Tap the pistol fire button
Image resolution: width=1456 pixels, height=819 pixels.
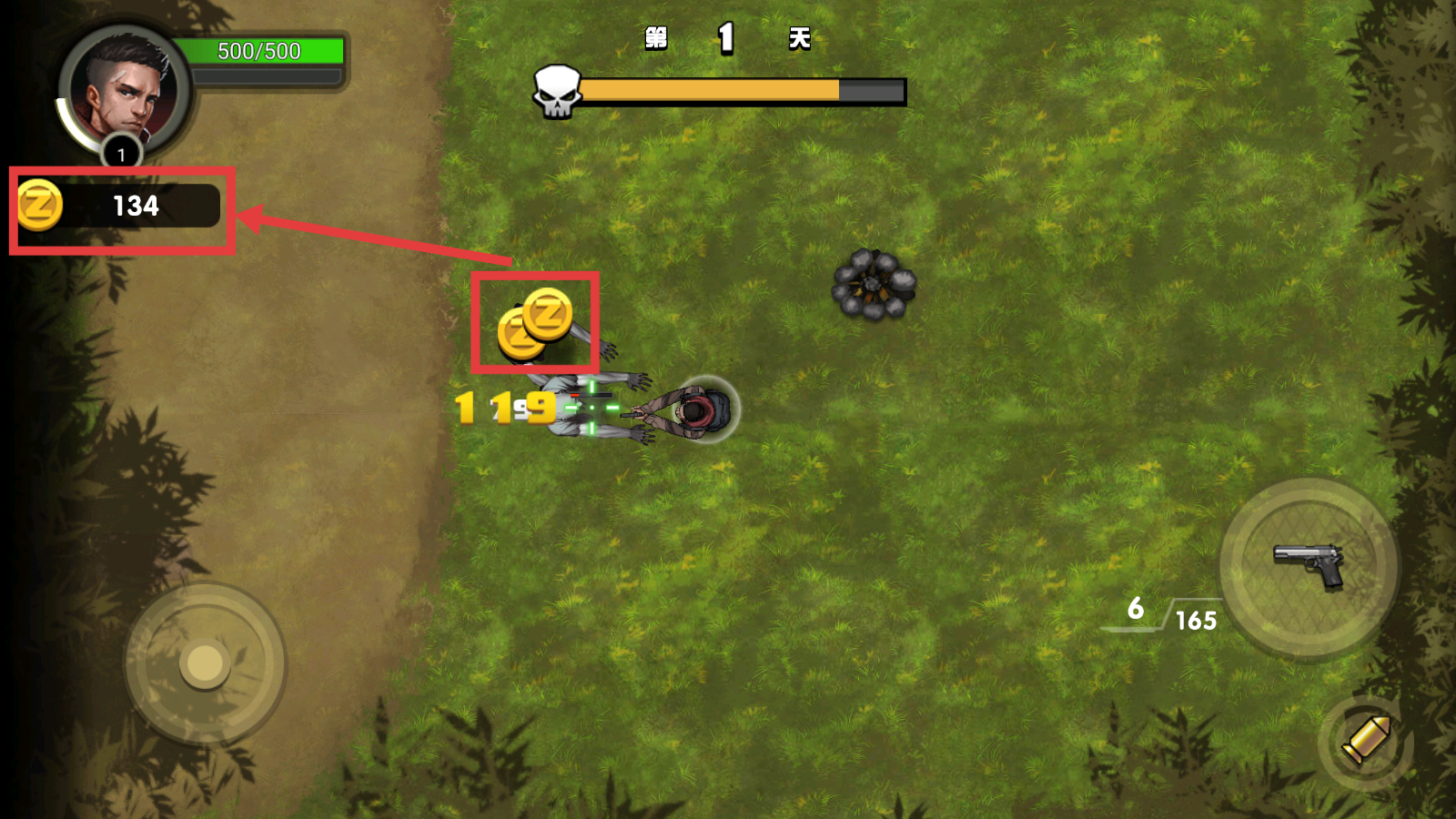pos(1308,568)
